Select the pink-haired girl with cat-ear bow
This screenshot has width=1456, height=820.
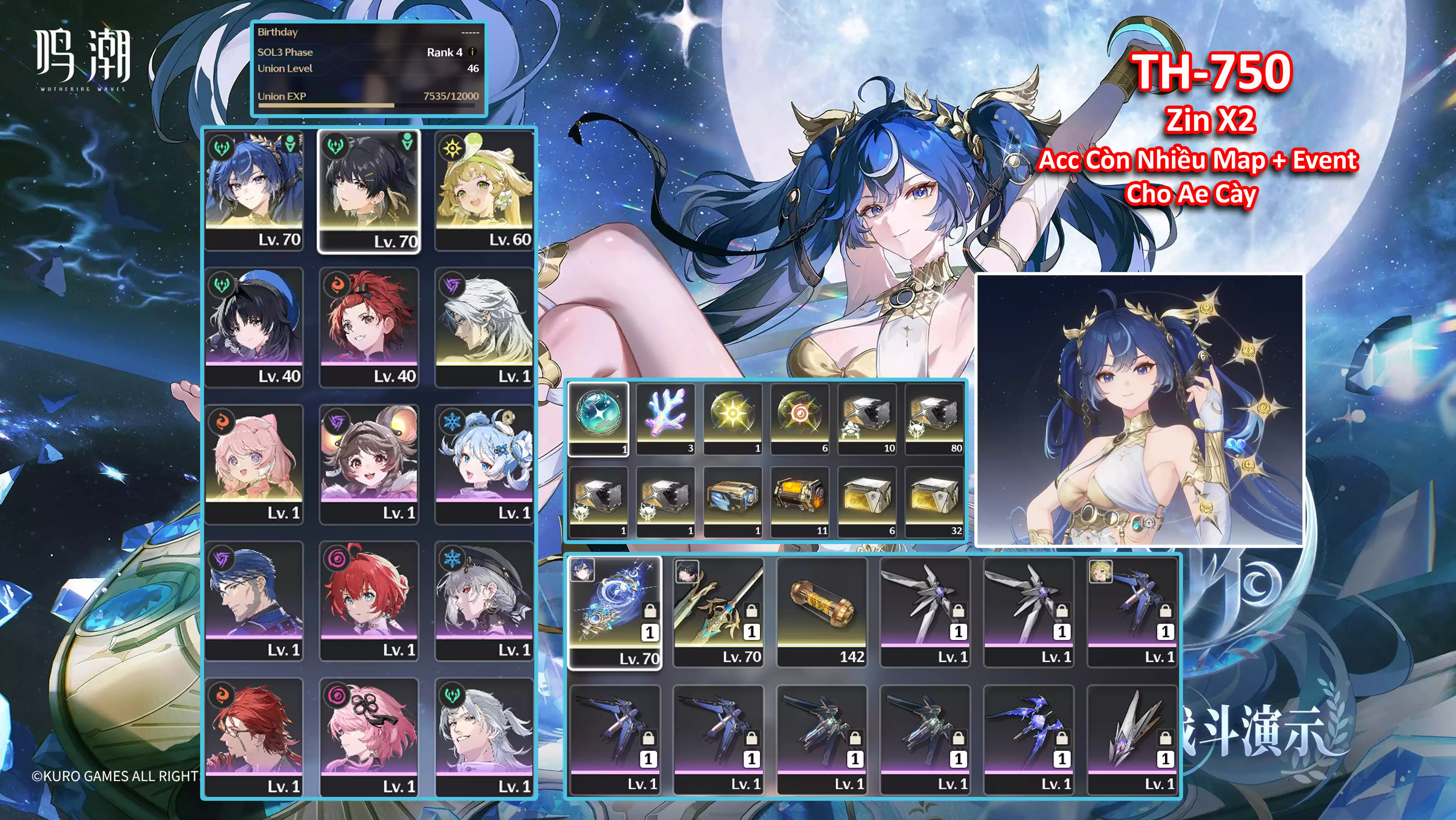(255, 464)
